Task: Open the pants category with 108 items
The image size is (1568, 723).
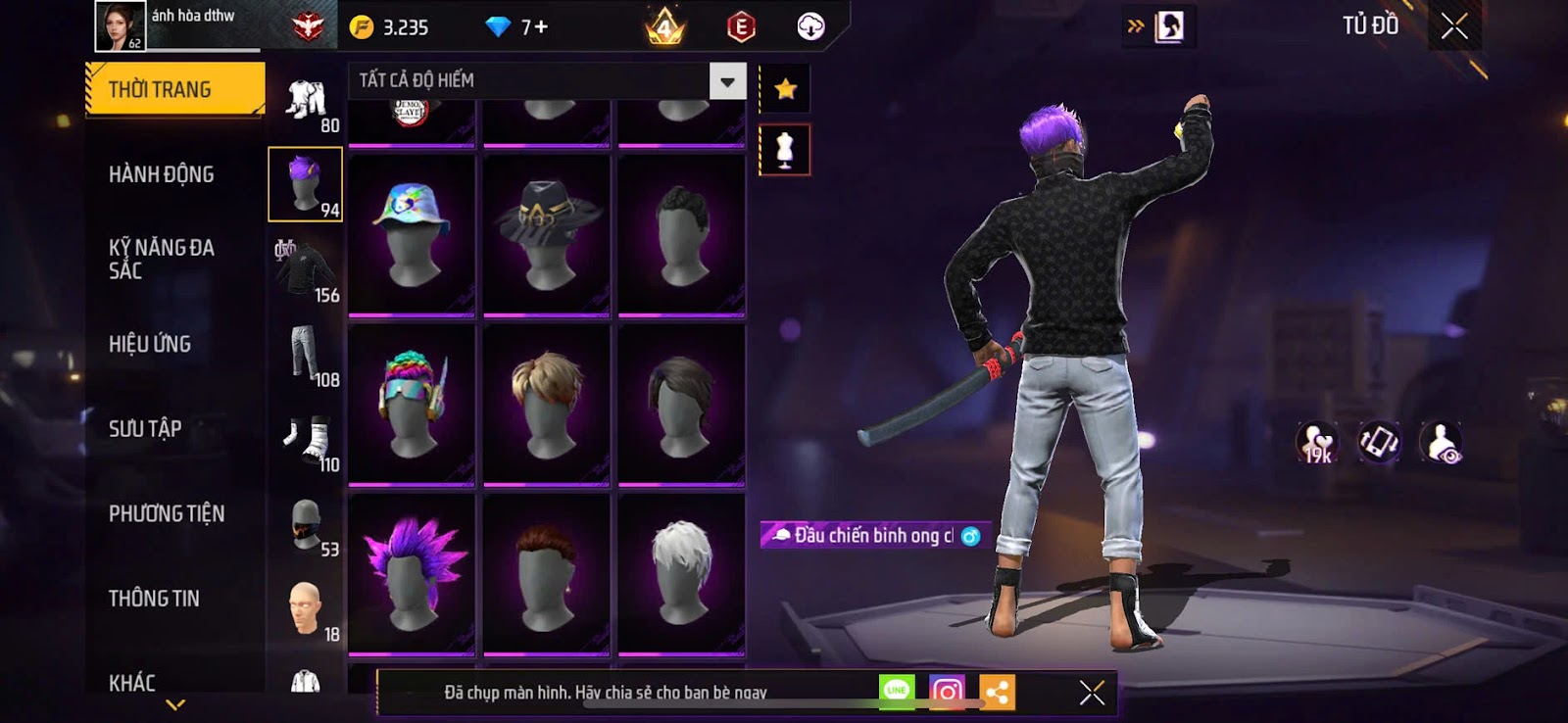Action: tap(306, 354)
